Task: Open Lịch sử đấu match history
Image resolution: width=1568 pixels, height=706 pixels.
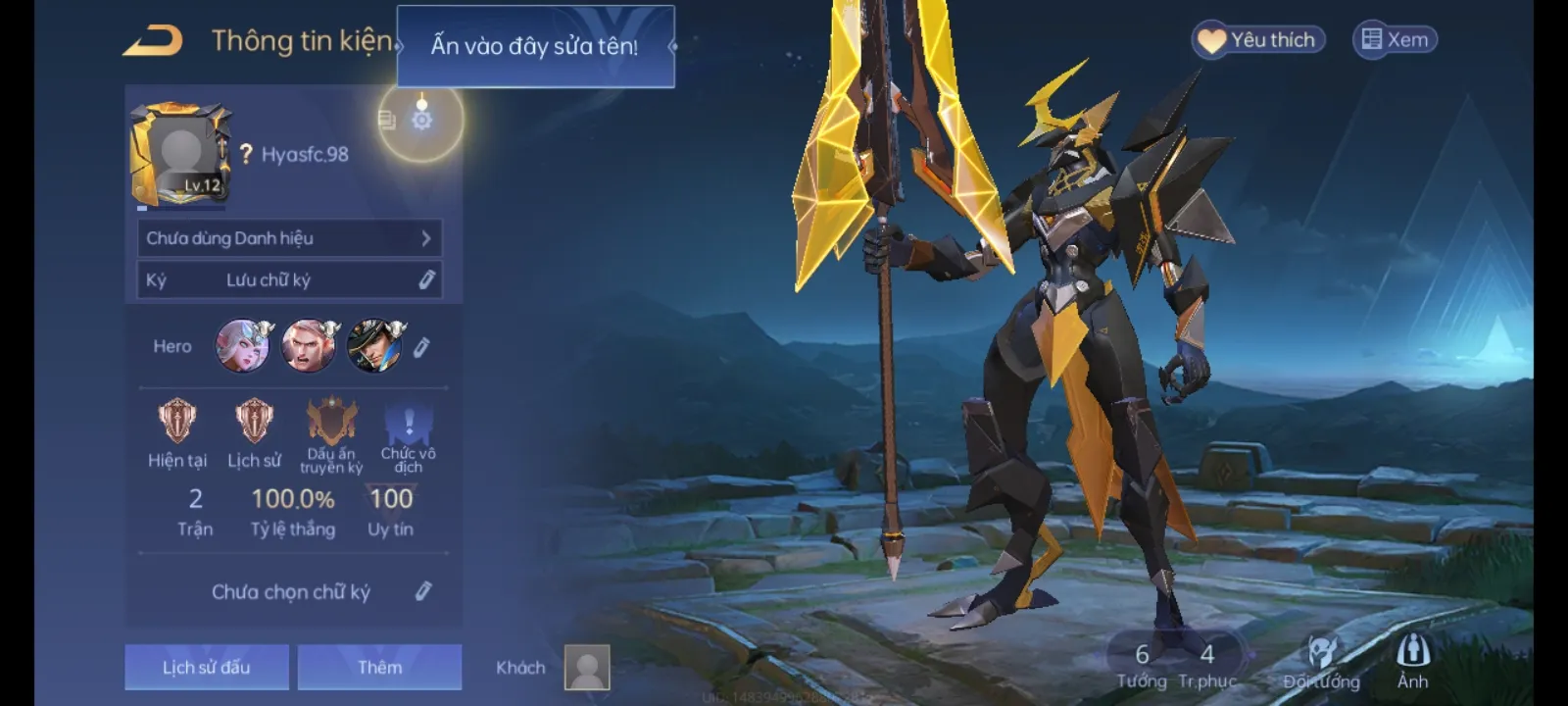Action: point(207,668)
